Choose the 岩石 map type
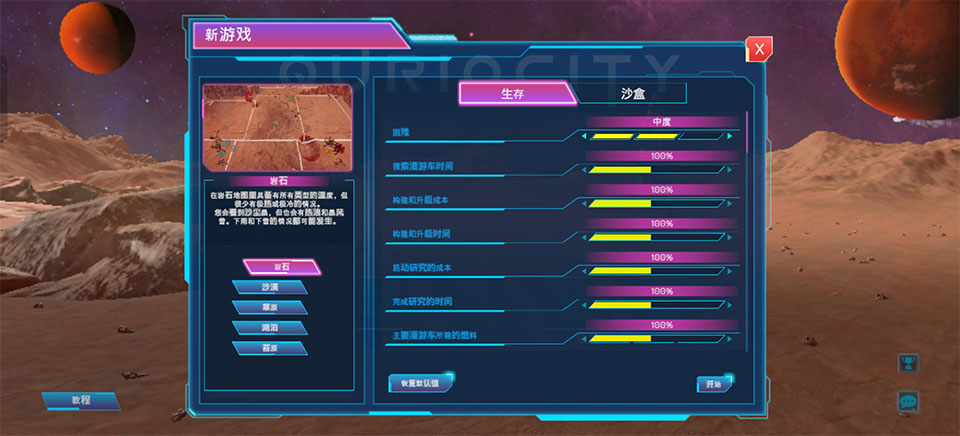Viewport: 960px width, 436px height. pyautogui.click(x=282, y=268)
